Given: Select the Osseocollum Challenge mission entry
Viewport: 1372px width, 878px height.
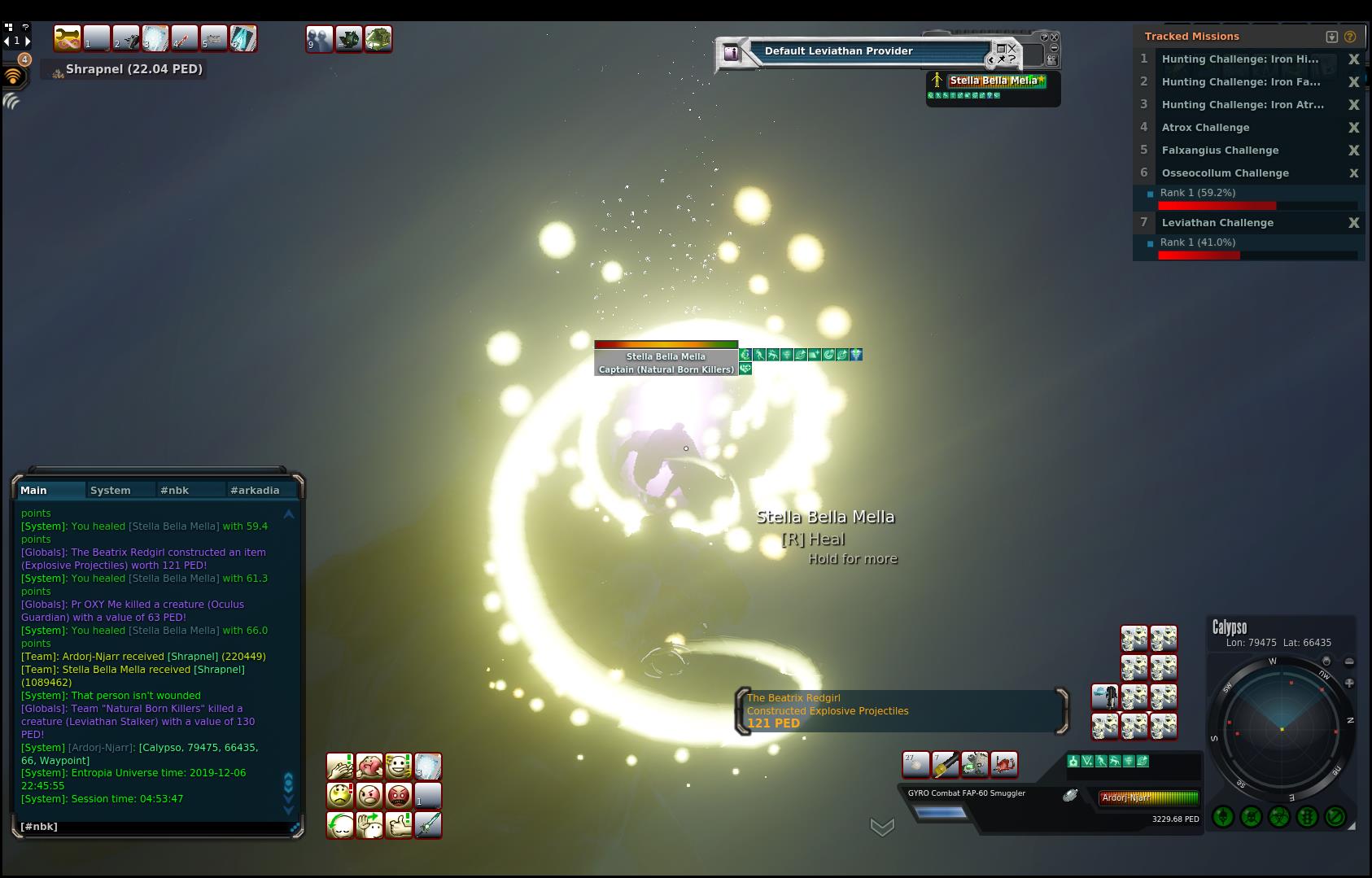Looking at the screenshot, I should [x=1225, y=173].
